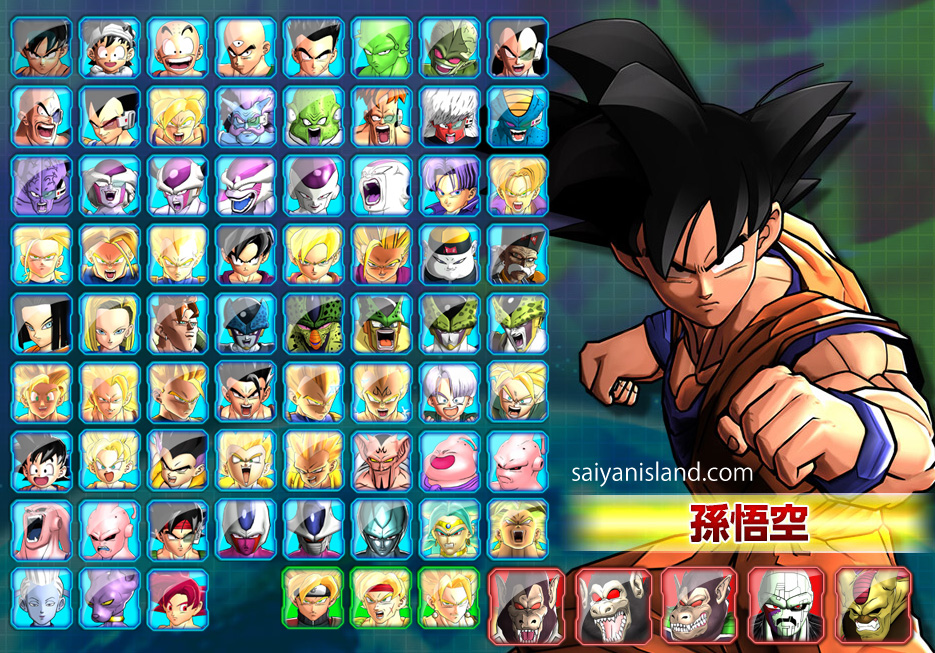The width and height of the screenshot is (935, 653).
Task: Choose purple cat-eared Beerus
Action: pos(110,599)
